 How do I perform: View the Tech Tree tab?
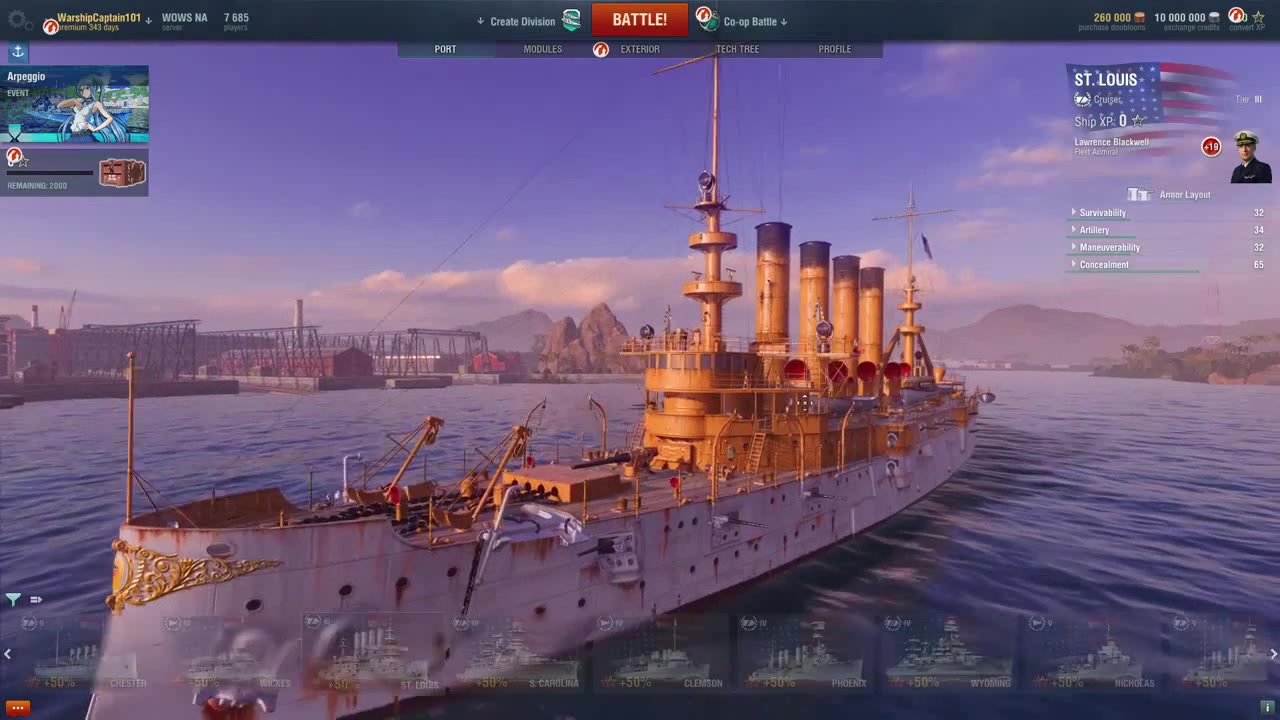pyautogui.click(x=737, y=49)
